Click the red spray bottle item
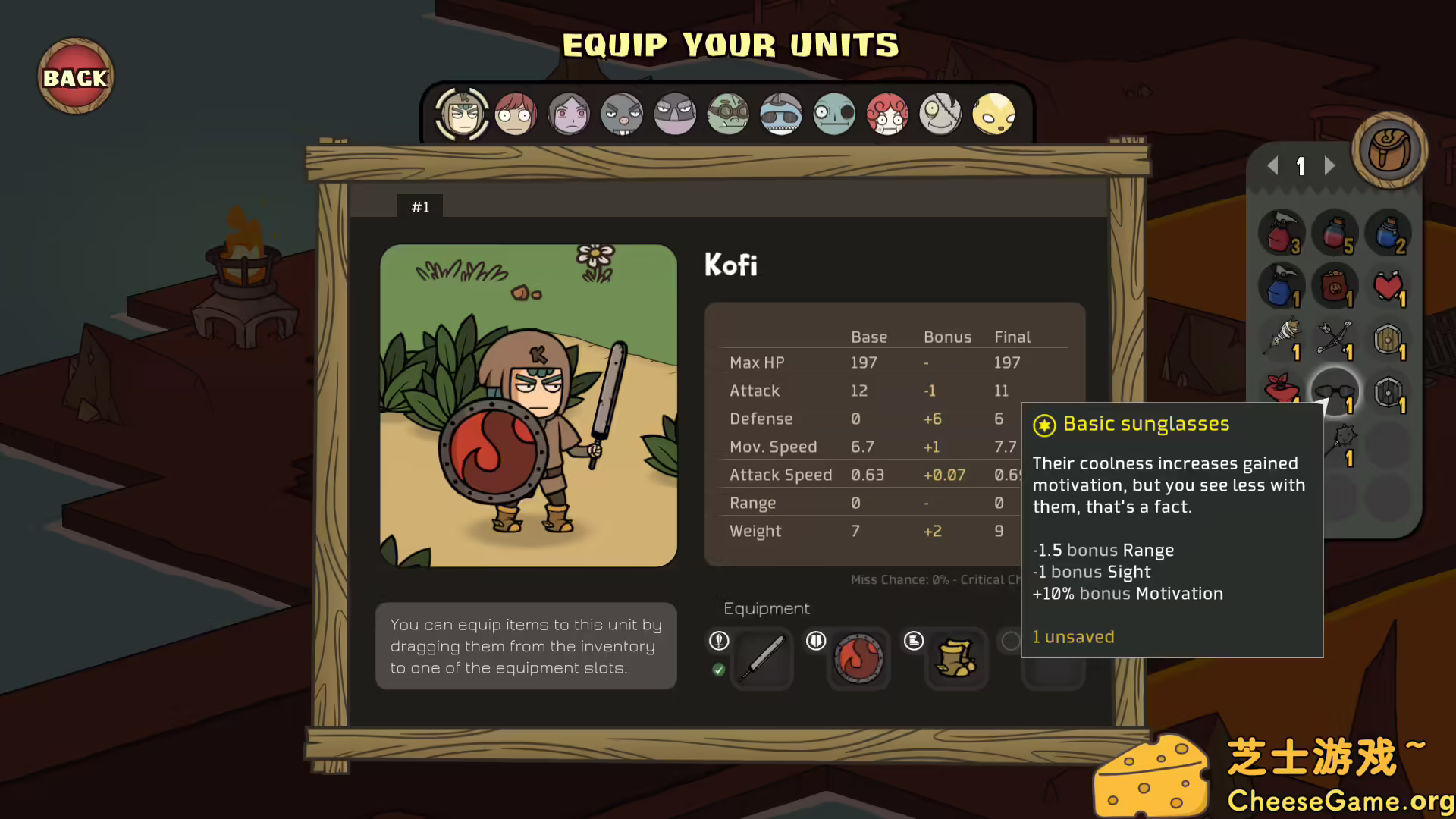The image size is (1456, 819). 1282,234
